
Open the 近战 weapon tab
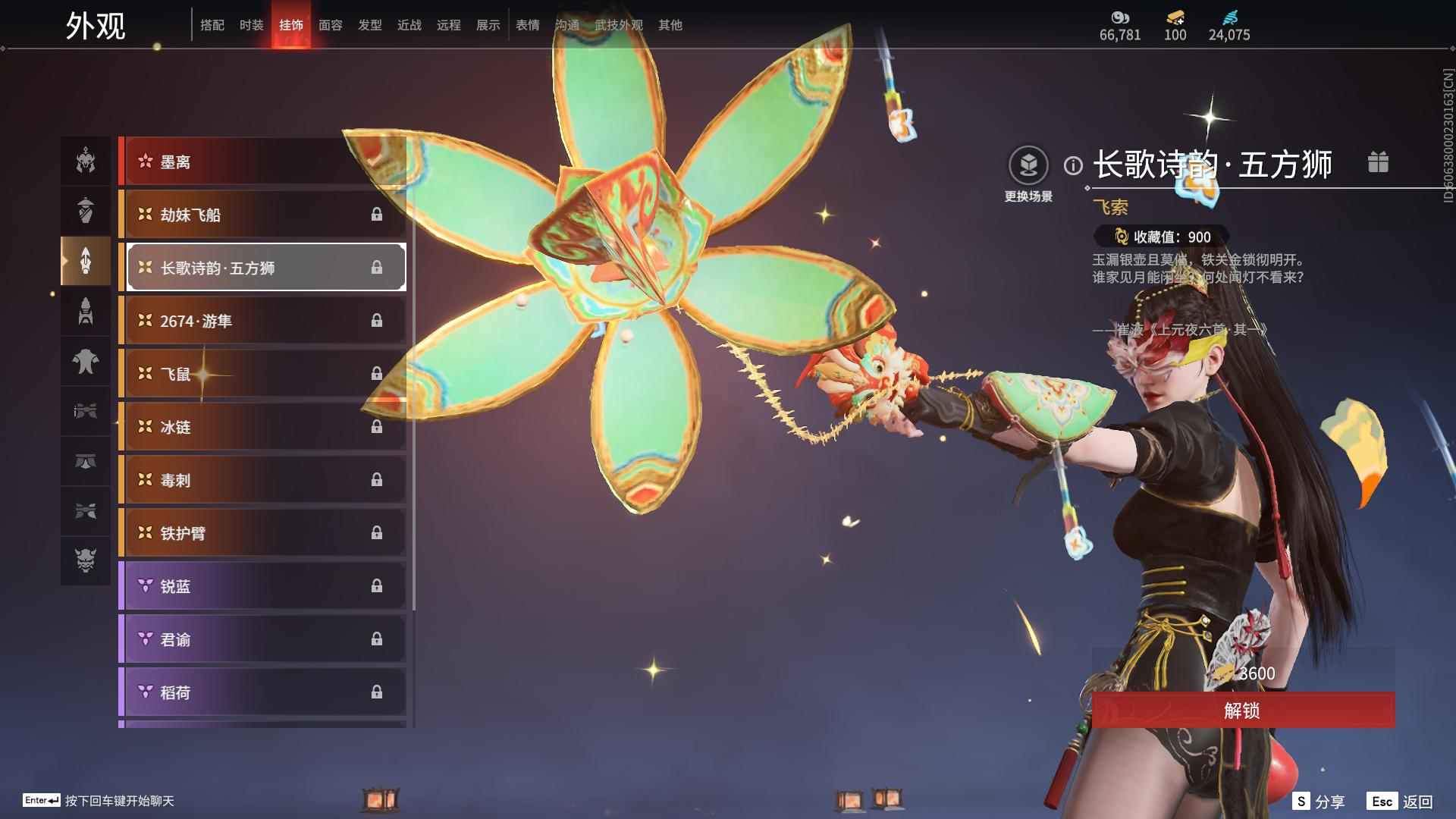(x=409, y=25)
